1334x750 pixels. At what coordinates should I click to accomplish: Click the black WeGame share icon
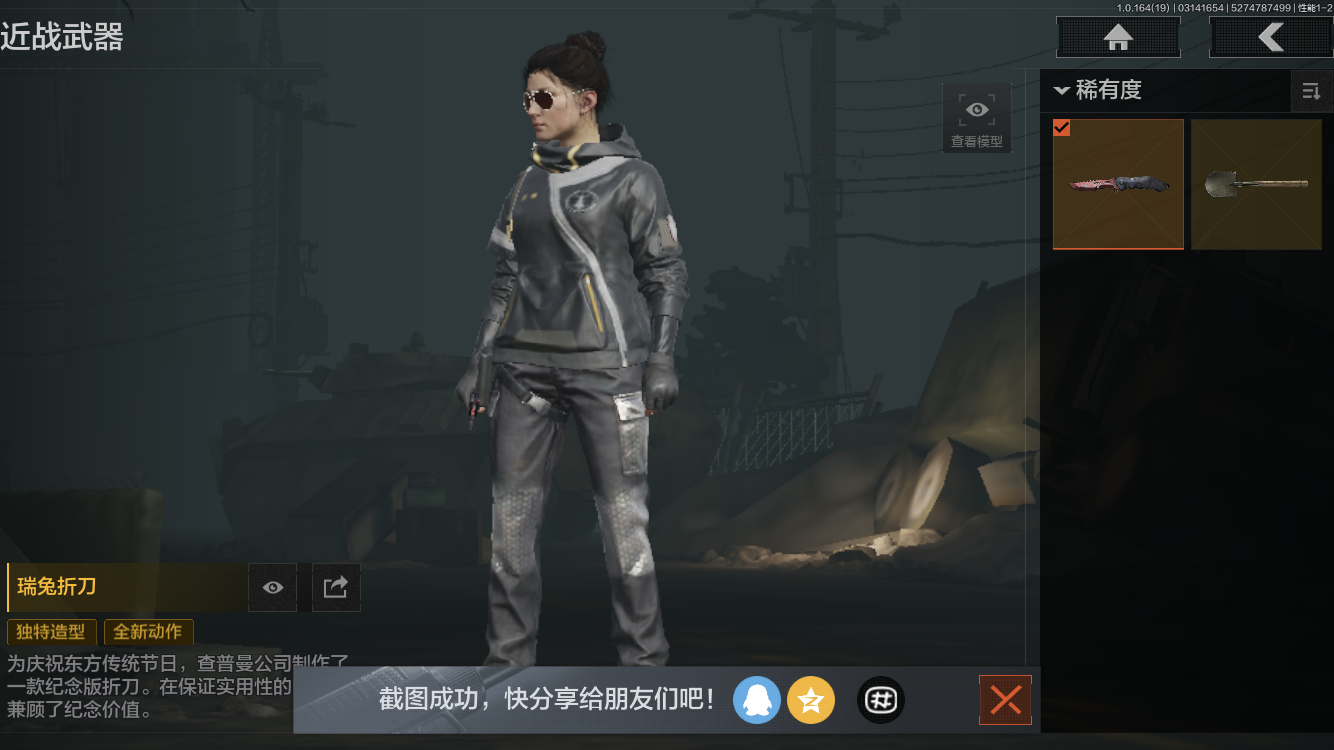880,700
